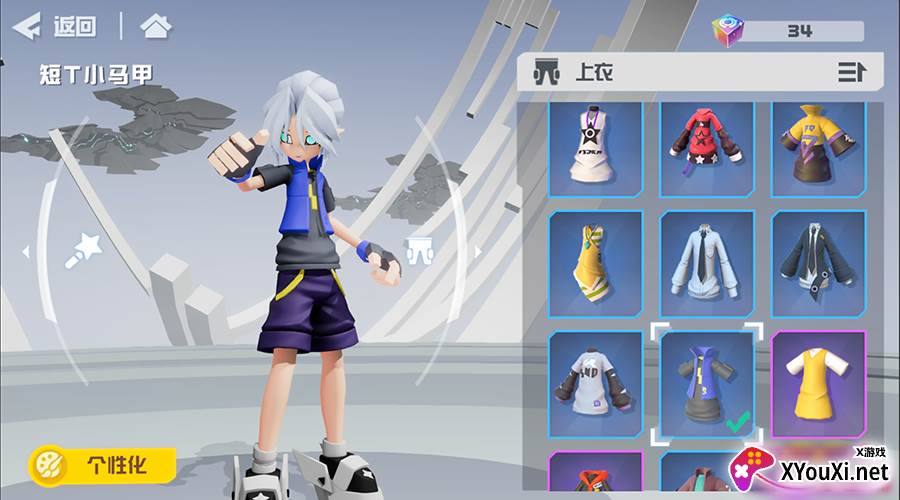Image resolution: width=900 pixels, height=500 pixels.
Task: Switch to the pants category icon
Action: click(x=418, y=250)
